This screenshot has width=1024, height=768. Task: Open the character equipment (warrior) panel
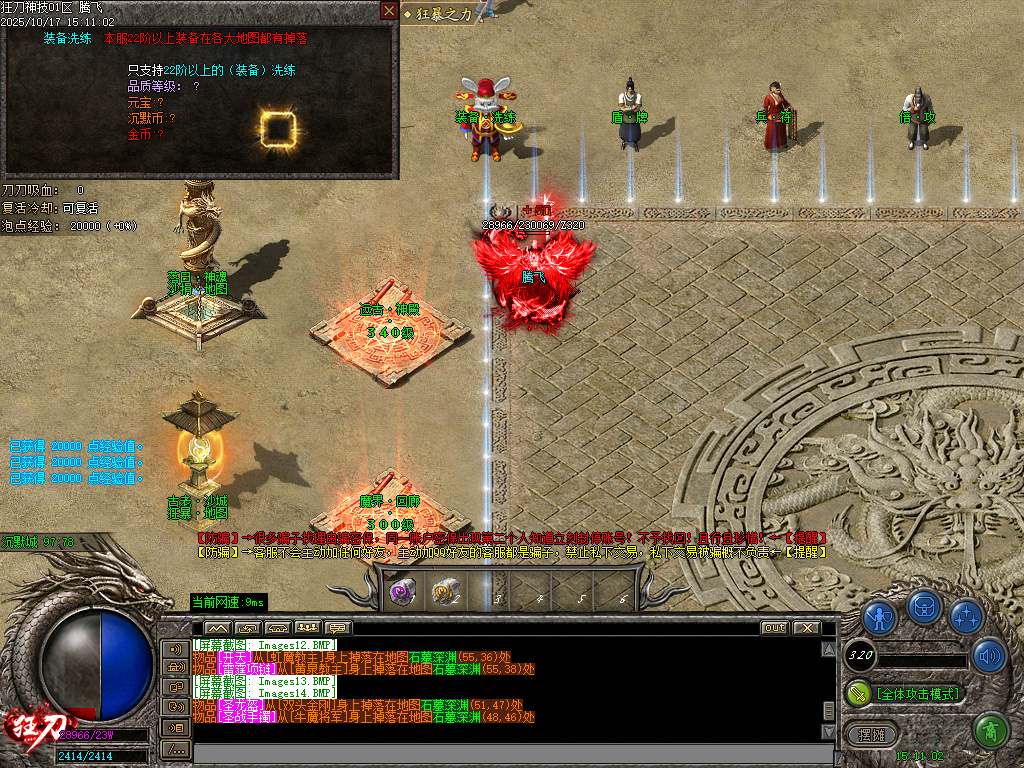pos(879,616)
